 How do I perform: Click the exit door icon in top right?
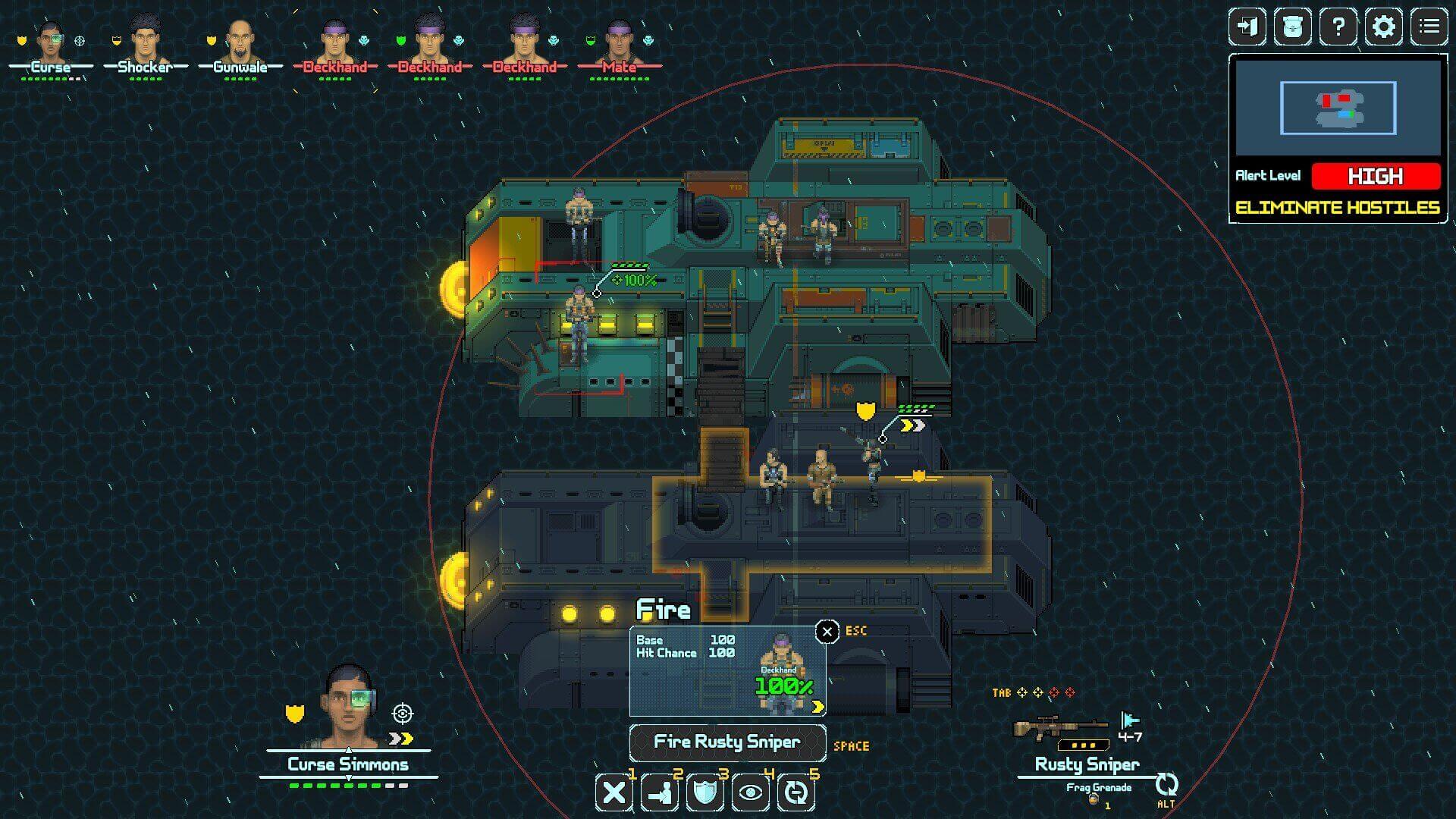click(1248, 27)
